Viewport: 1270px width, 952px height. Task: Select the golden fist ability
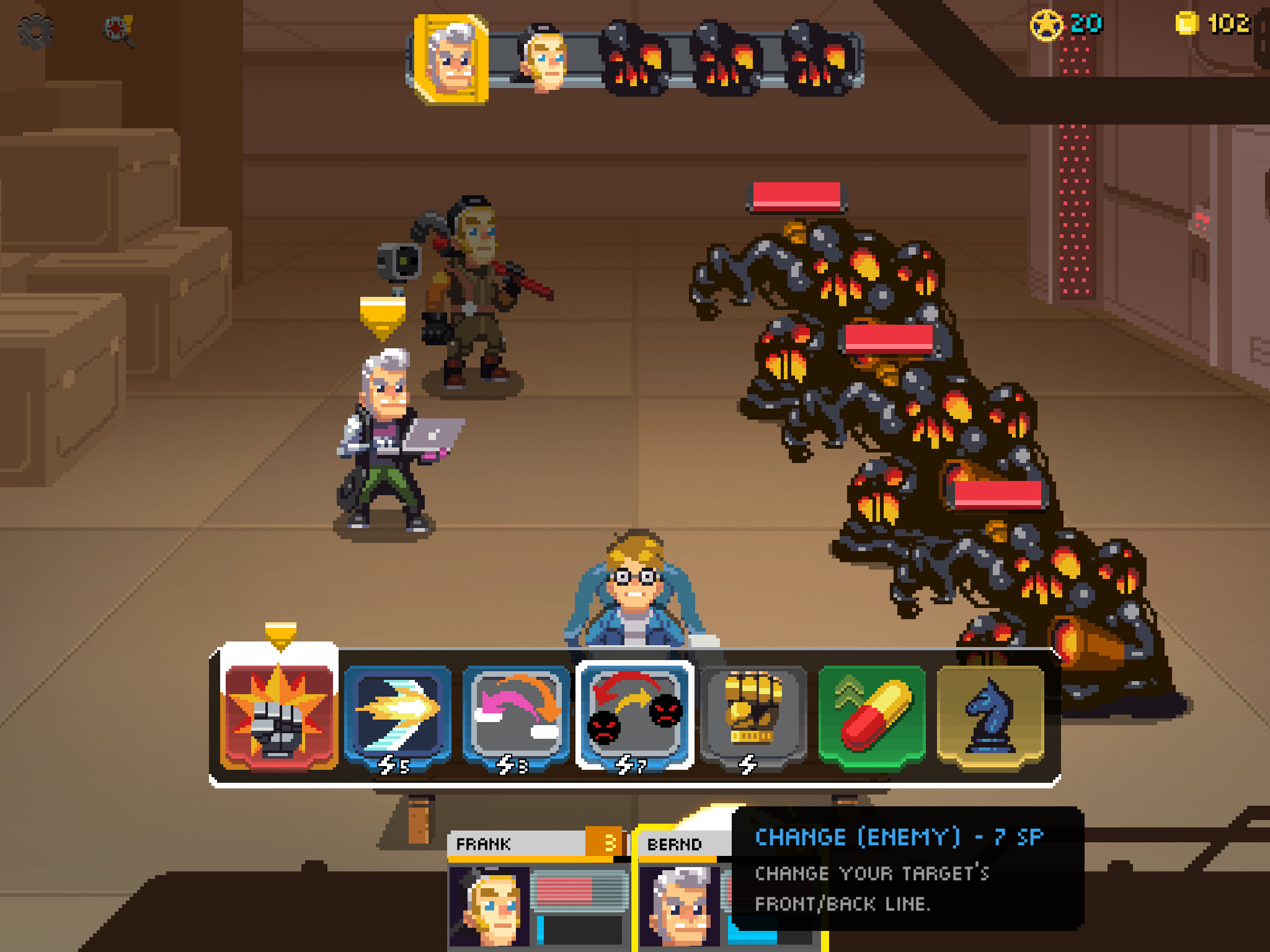[753, 715]
